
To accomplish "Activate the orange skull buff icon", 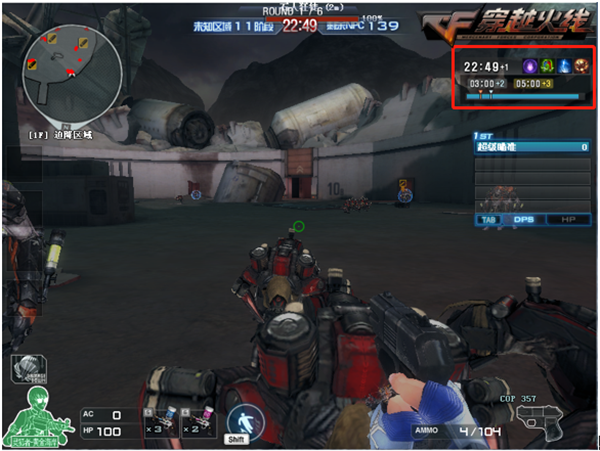I will click(x=581, y=66).
